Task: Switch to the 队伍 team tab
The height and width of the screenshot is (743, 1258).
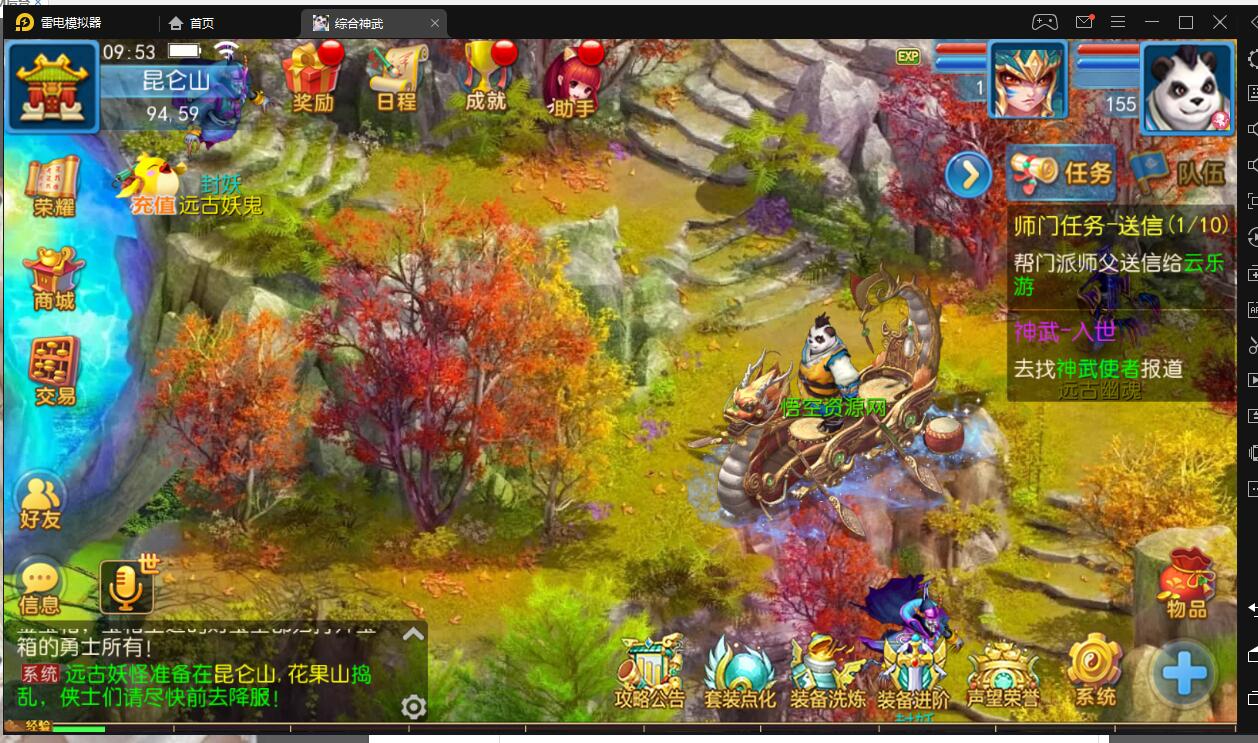Action: click(x=1179, y=173)
